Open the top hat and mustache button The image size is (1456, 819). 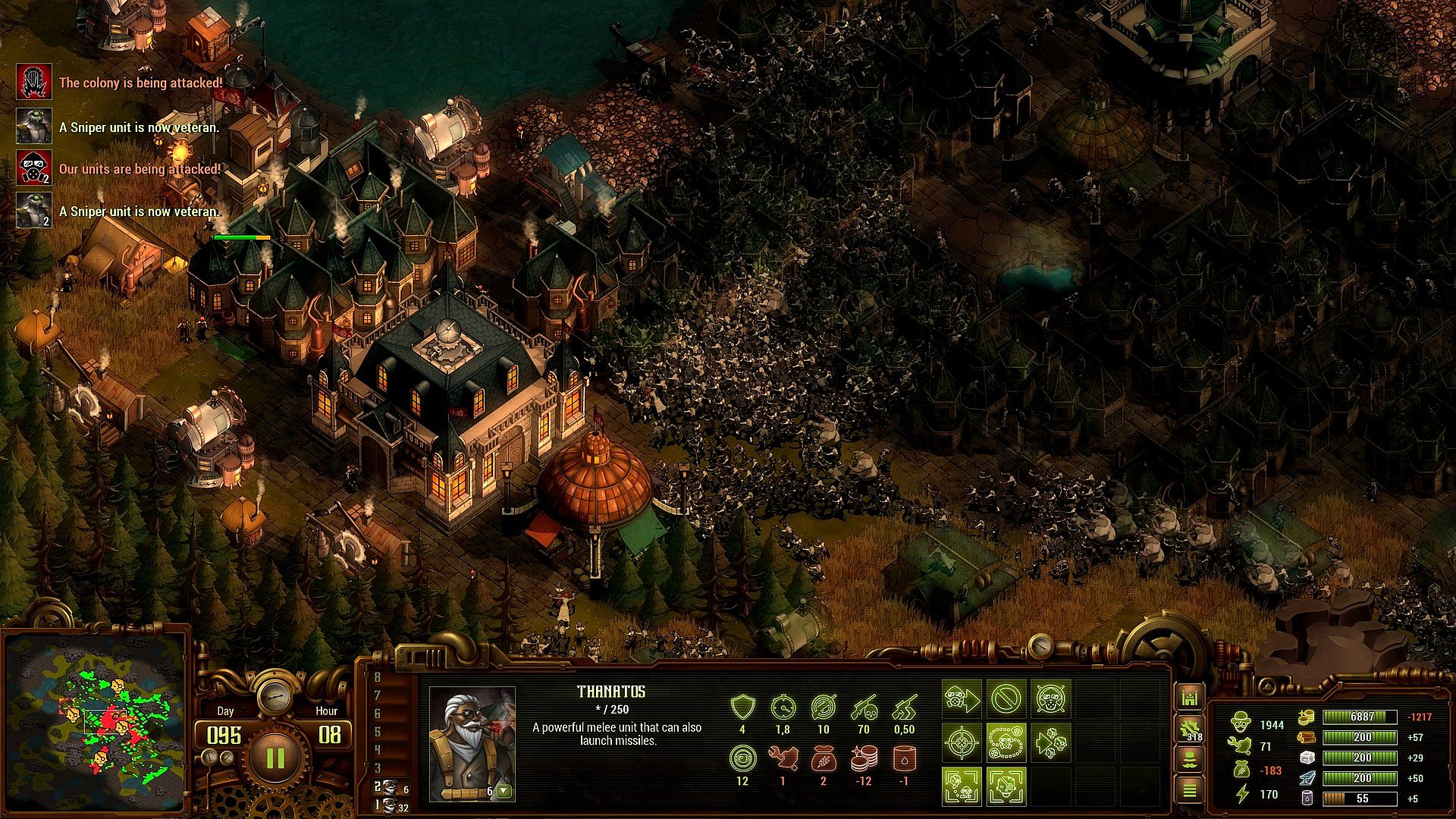coord(1189,760)
